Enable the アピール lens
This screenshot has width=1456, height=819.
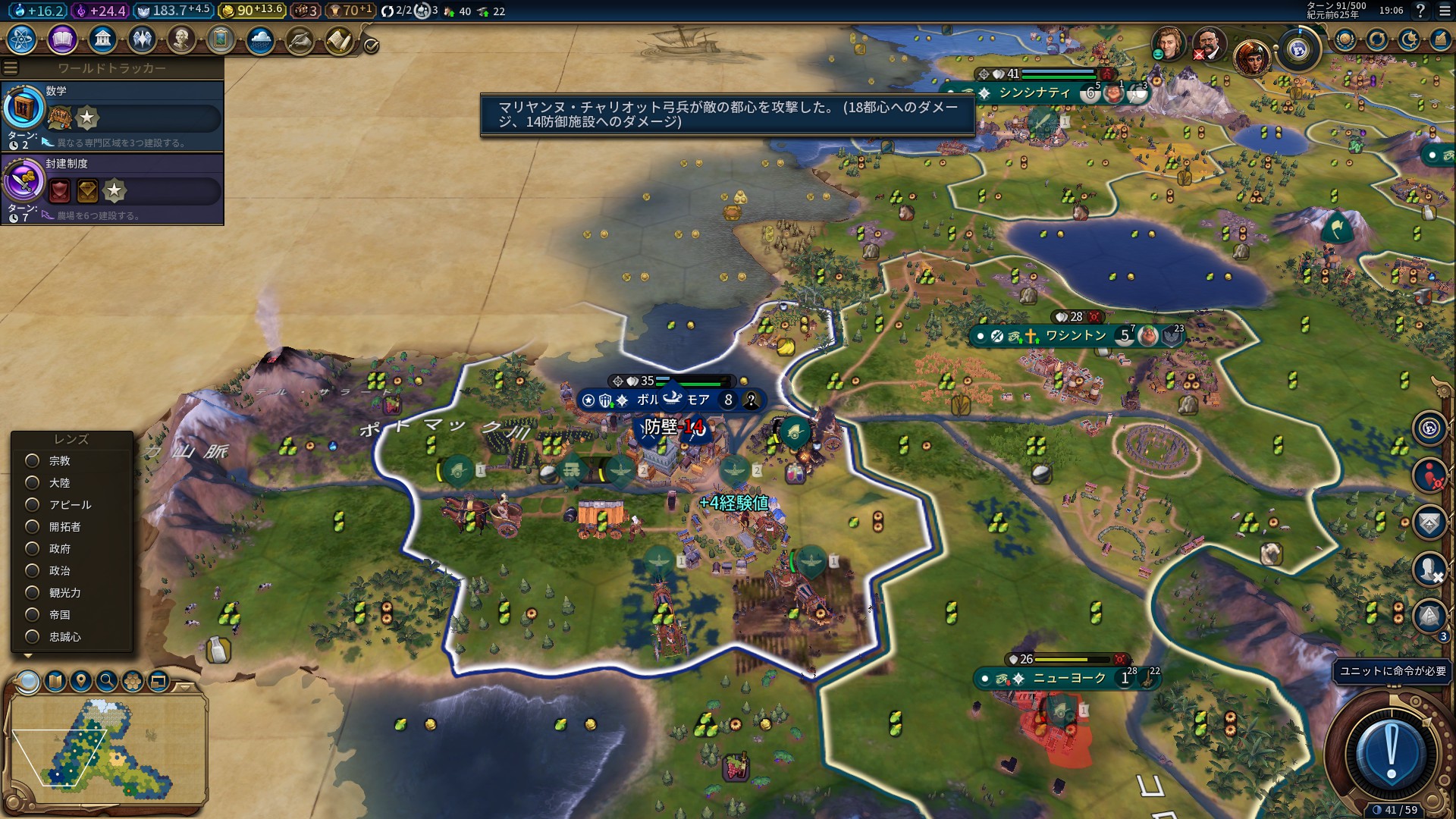[x=33, y=505]
